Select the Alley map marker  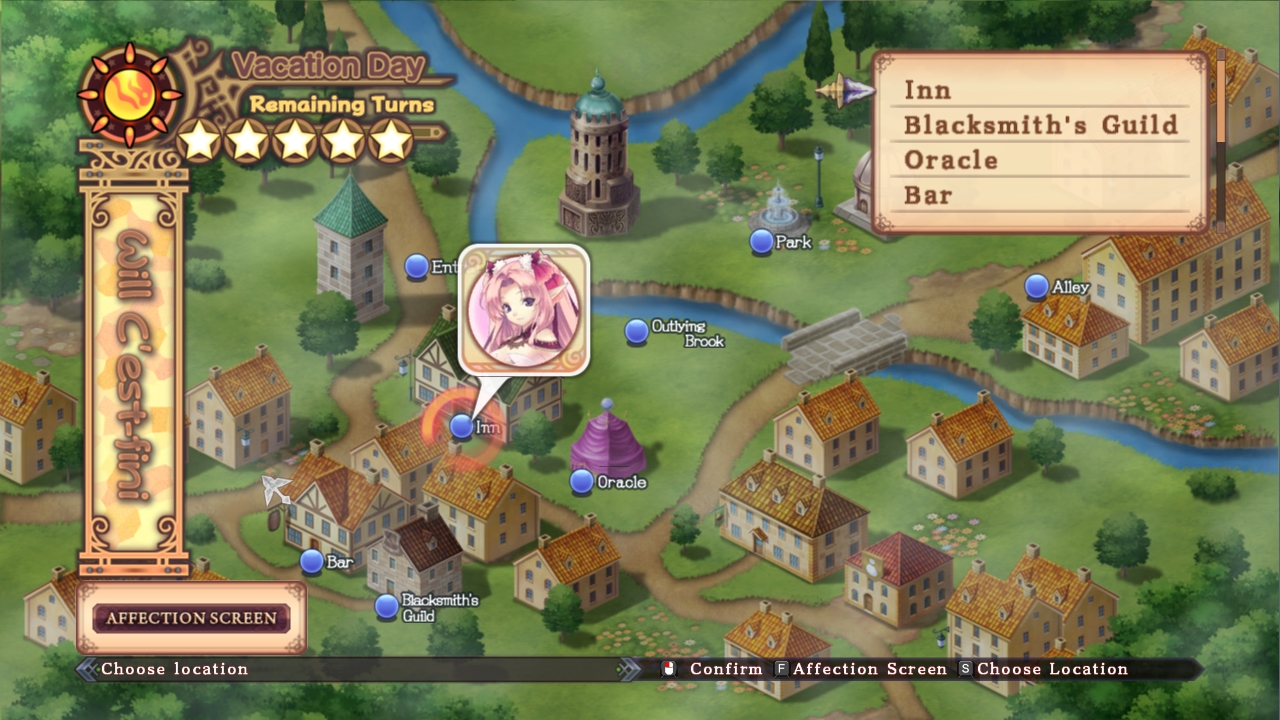(1037, 285)
